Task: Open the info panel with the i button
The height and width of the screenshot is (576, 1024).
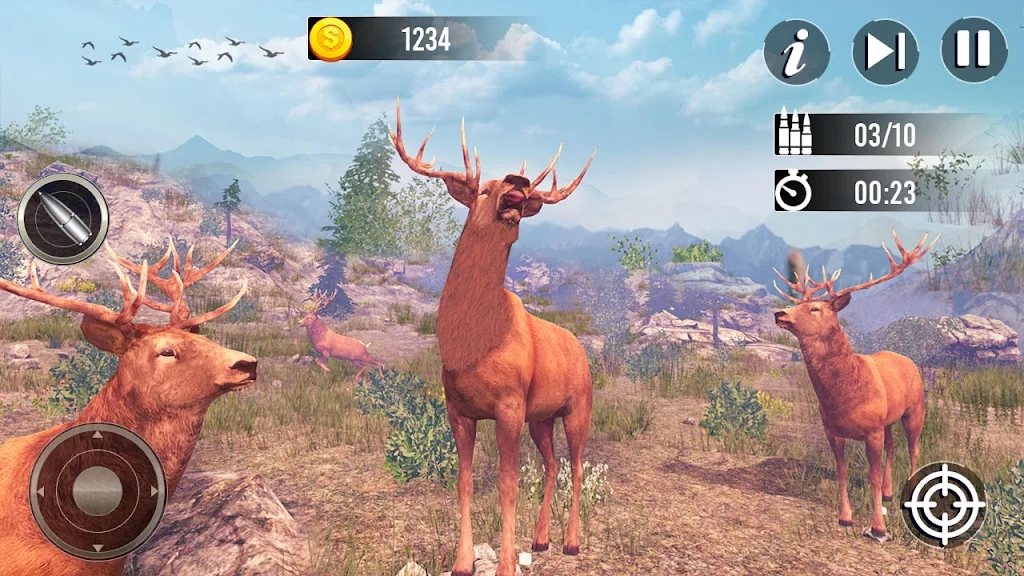Action: pyautogui.click(x=797, y=51)
